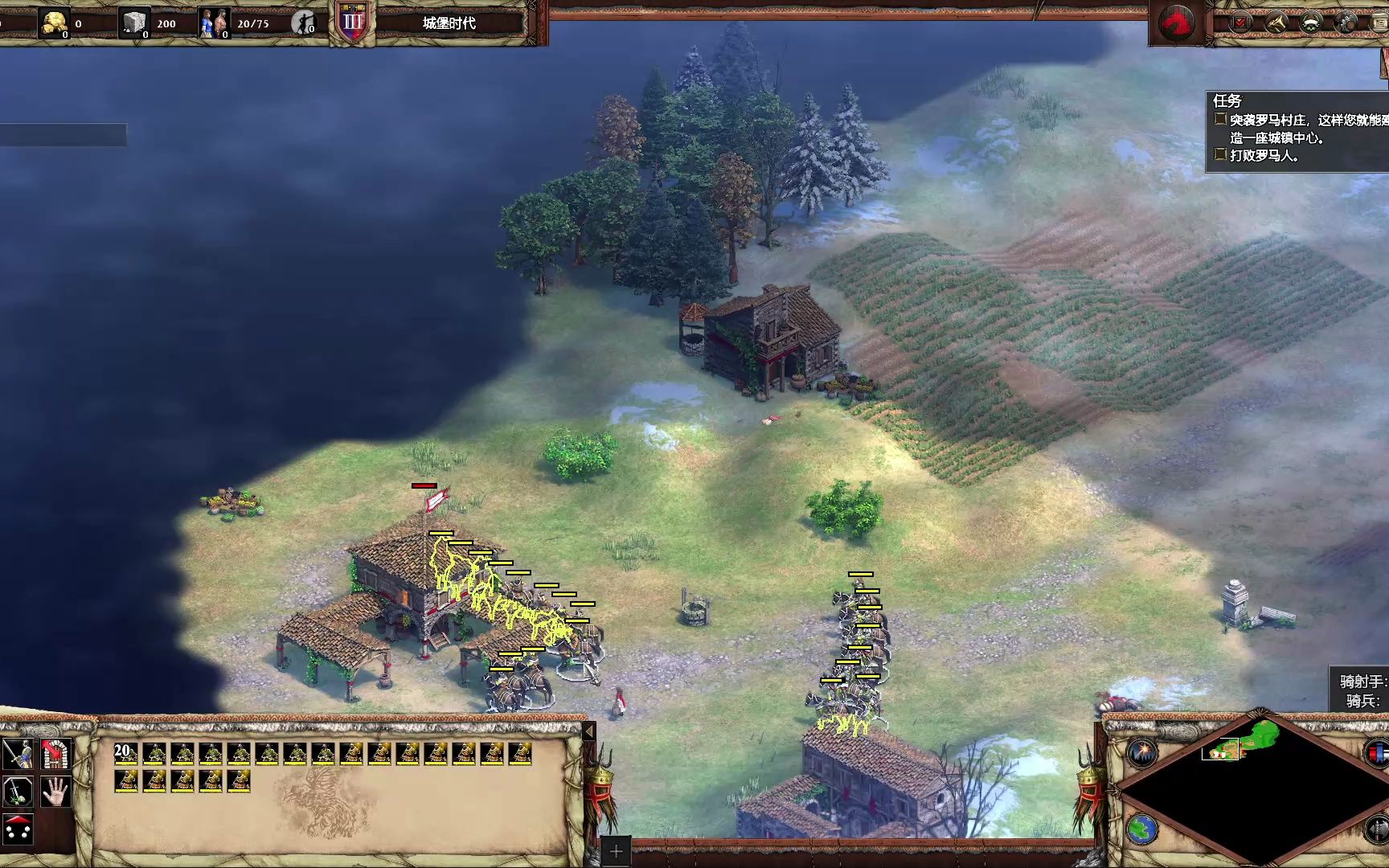Screen dimensions: 1389x868
Task: Open chat with the horn icon
Action: [1276, 23]
